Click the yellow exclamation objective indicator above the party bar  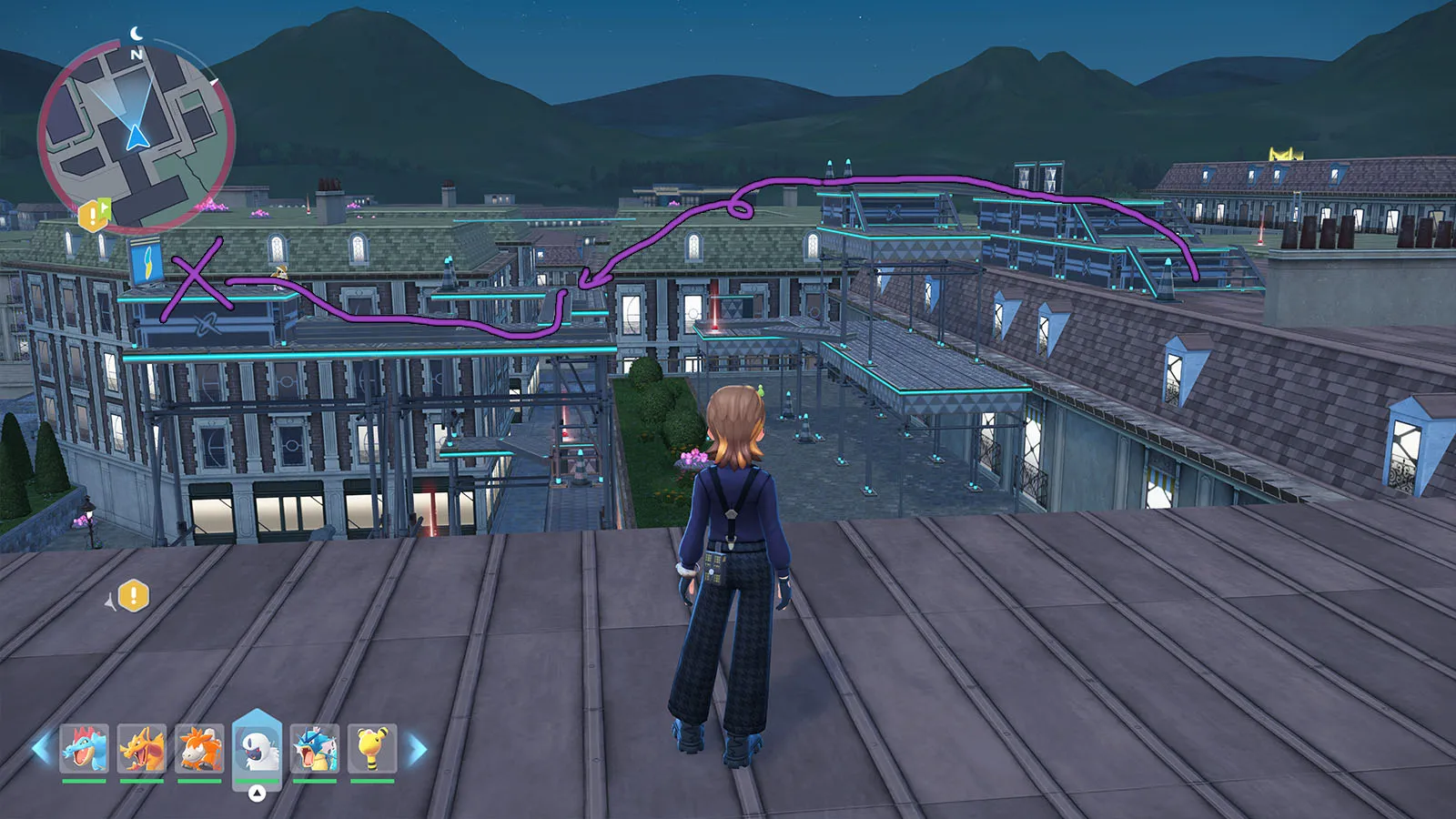[133, 596]
